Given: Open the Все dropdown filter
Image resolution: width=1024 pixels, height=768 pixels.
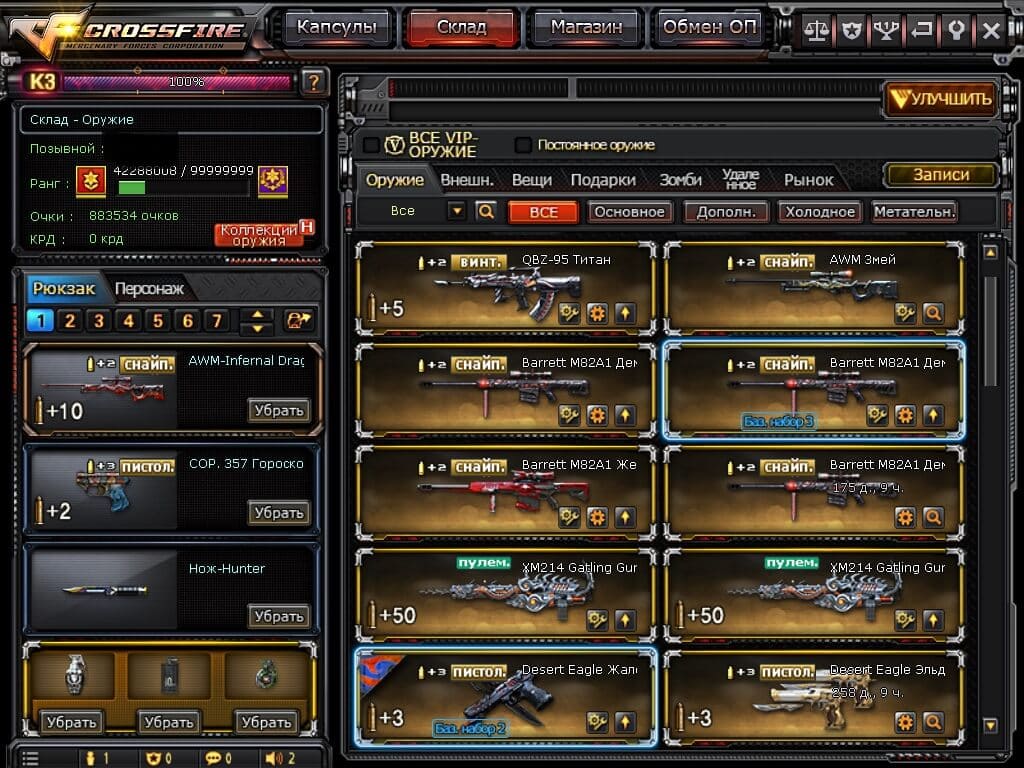Looking at the screenshot, I should [457, 211].
